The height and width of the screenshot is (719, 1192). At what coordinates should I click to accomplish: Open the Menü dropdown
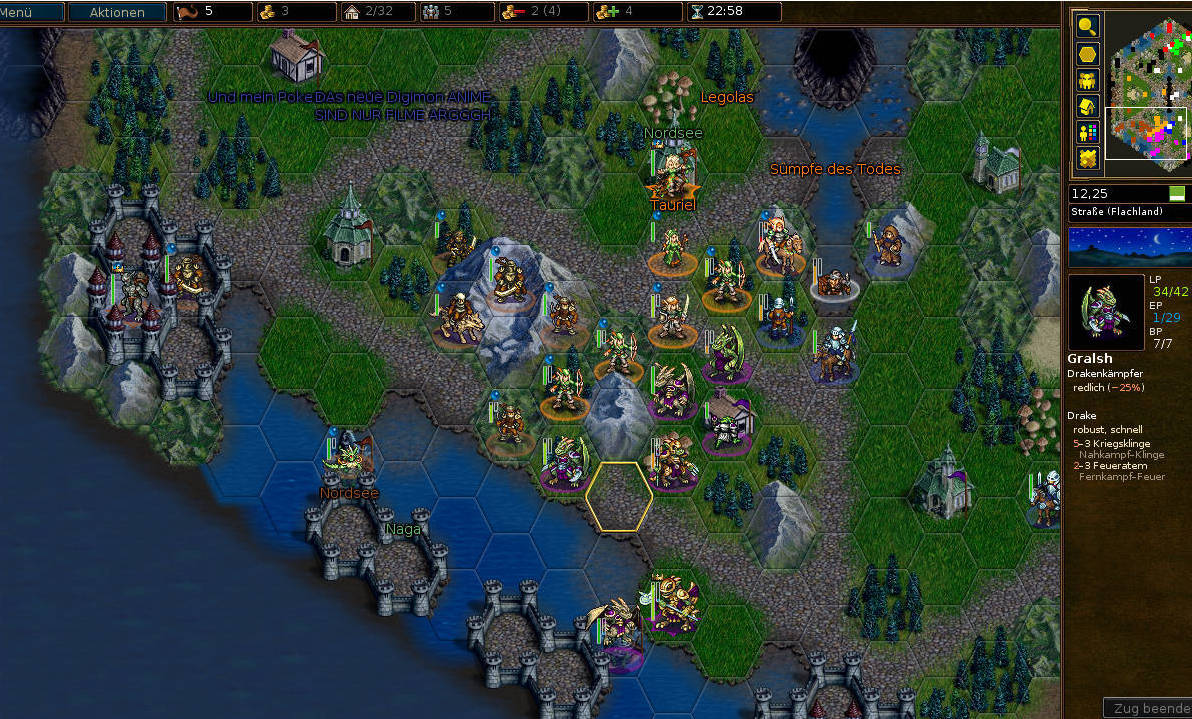[x=32, y=12]
